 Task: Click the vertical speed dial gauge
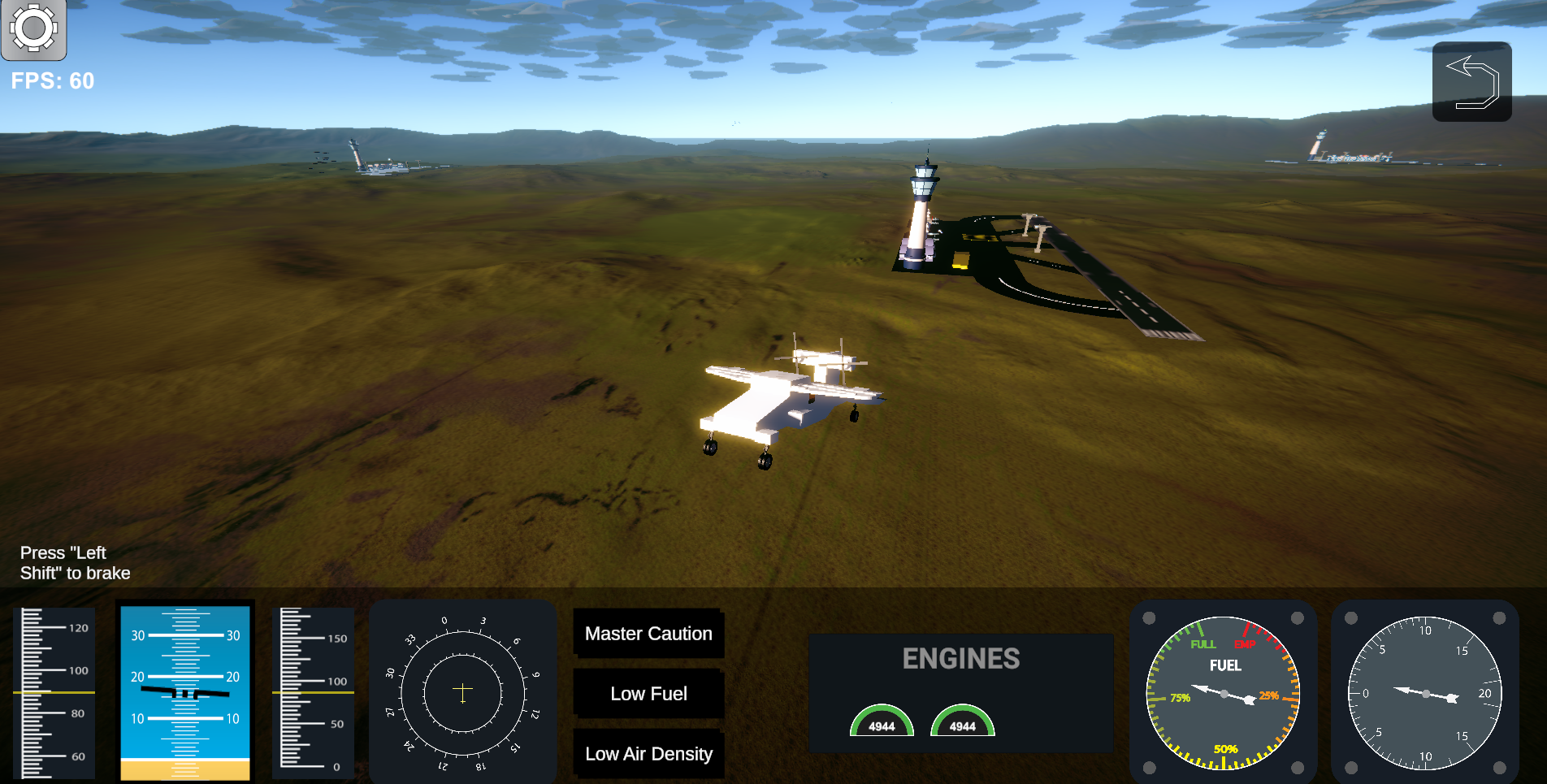click(x=1424, y=692)
